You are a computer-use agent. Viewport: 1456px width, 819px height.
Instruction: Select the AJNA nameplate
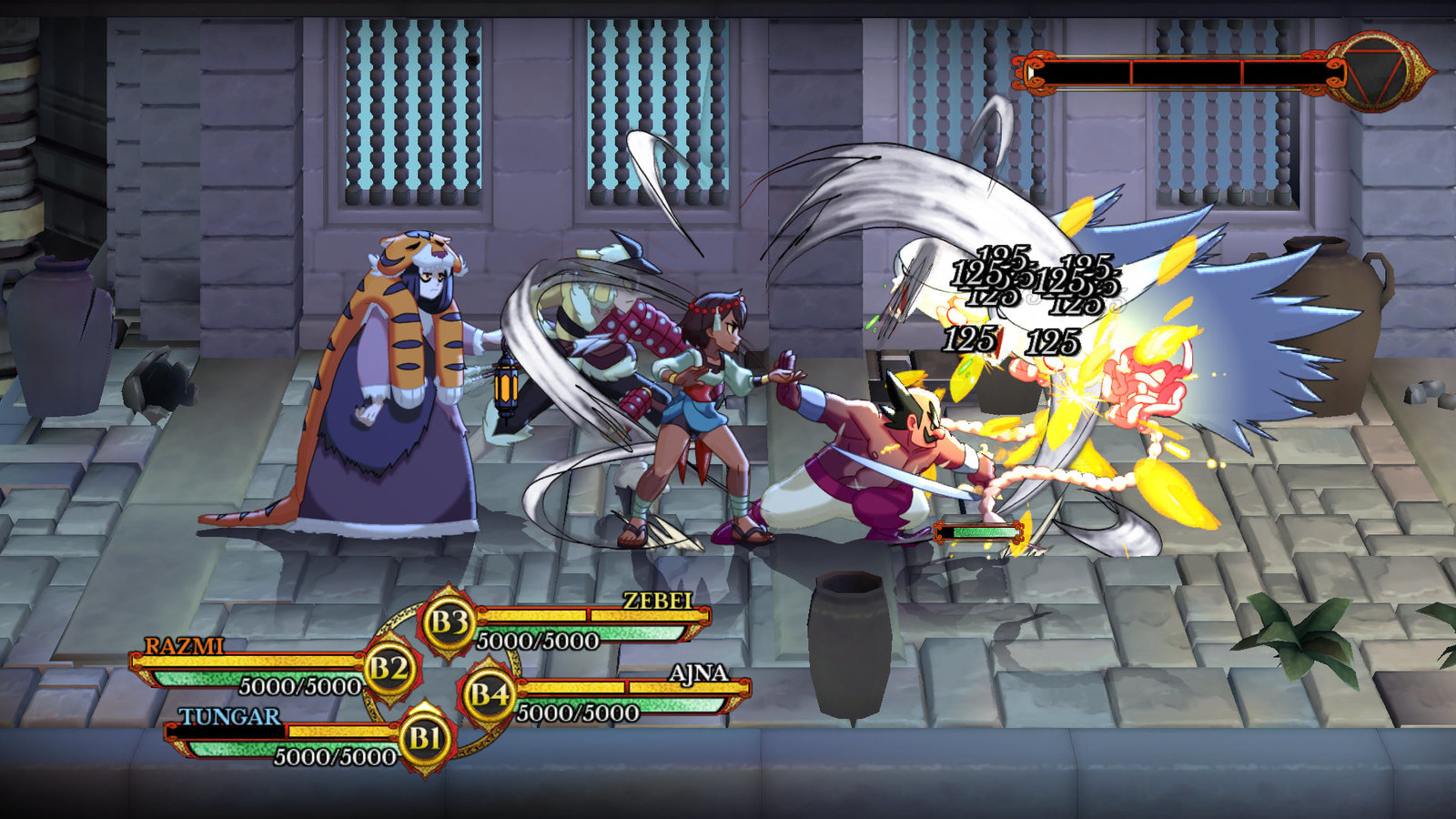click(x=701, y=674)
